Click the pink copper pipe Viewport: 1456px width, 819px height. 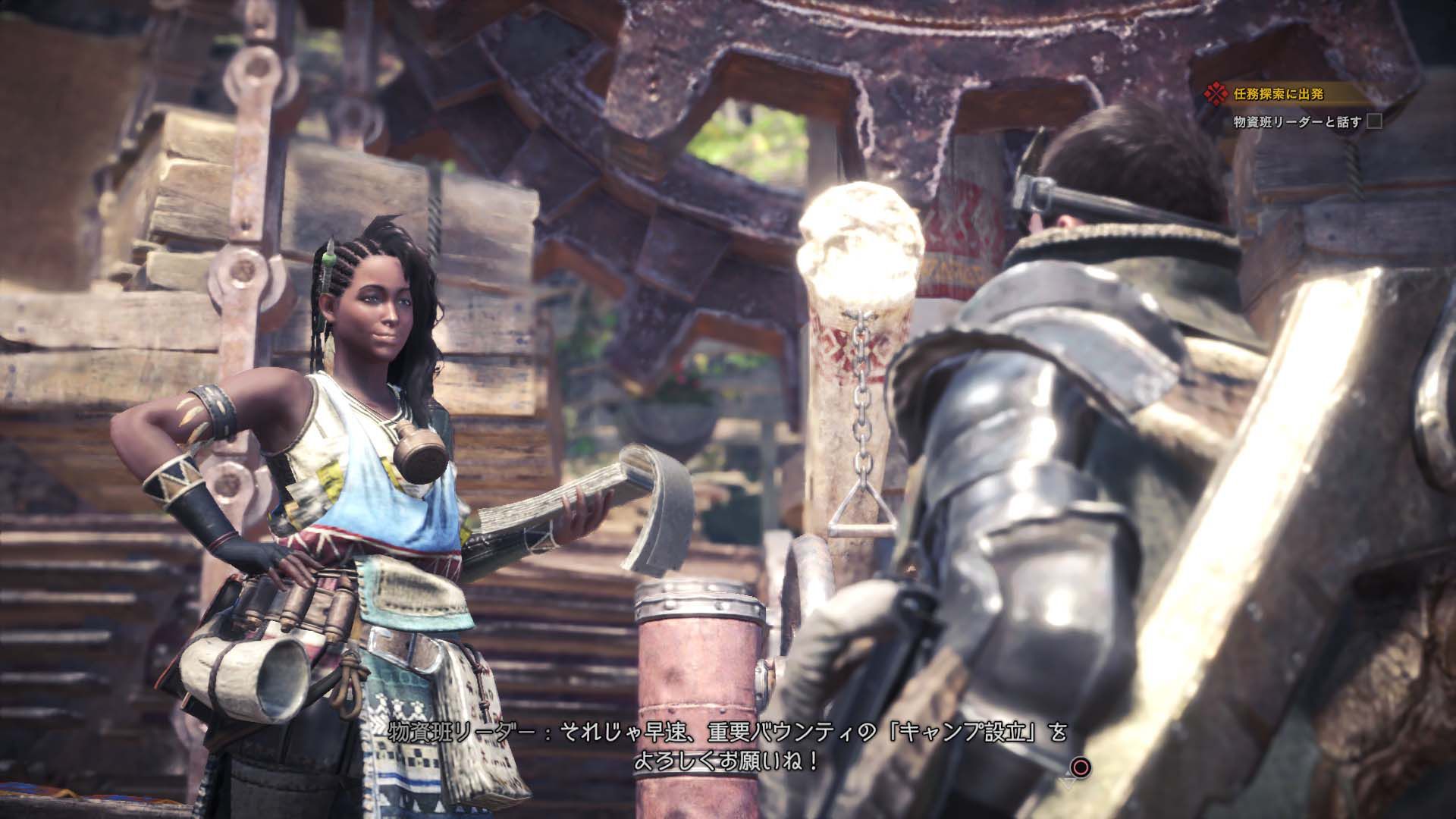[x=698, y=667]
